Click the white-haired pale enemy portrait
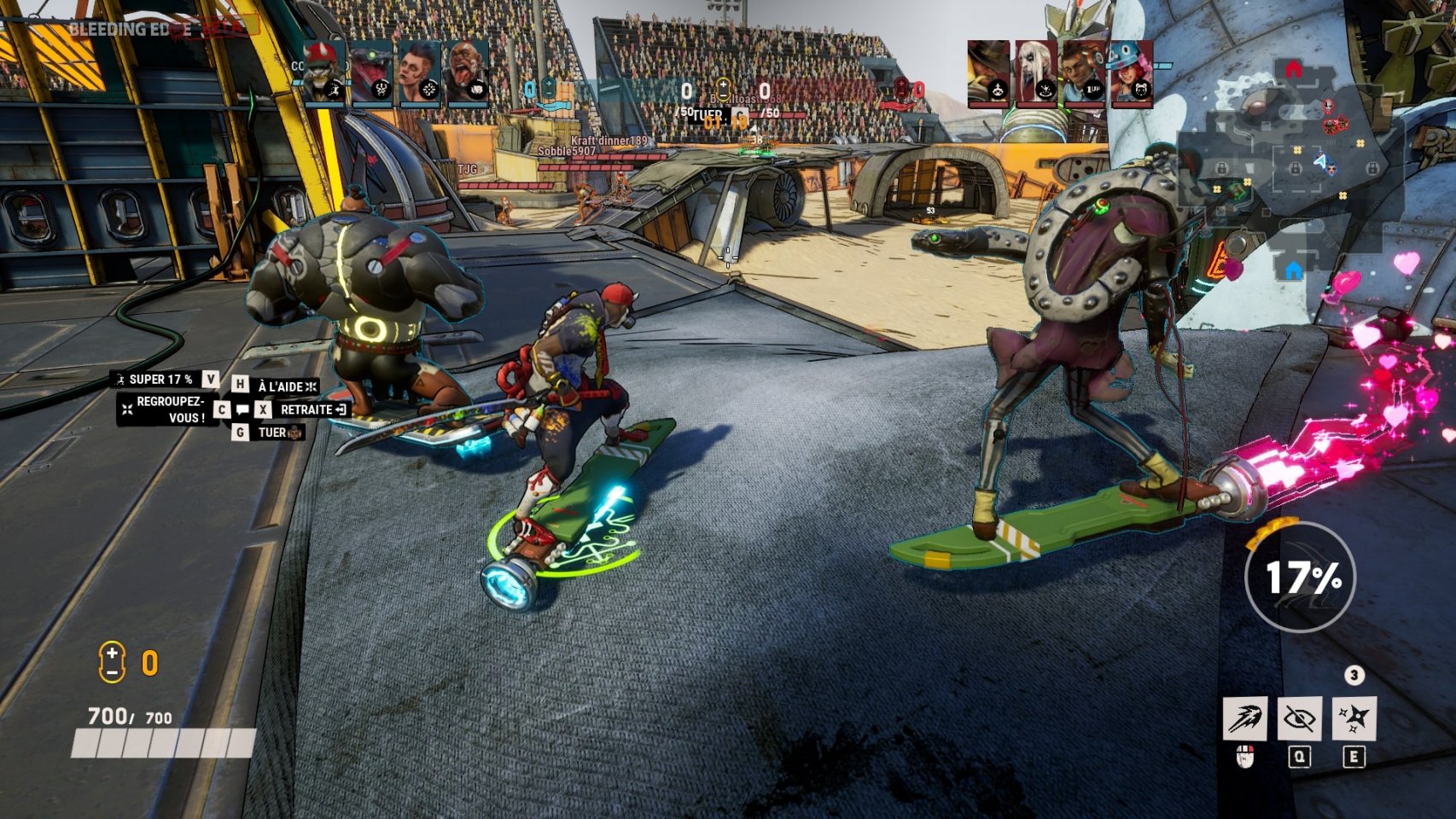Screen dimensions: 1456x819 [1036, 73]
